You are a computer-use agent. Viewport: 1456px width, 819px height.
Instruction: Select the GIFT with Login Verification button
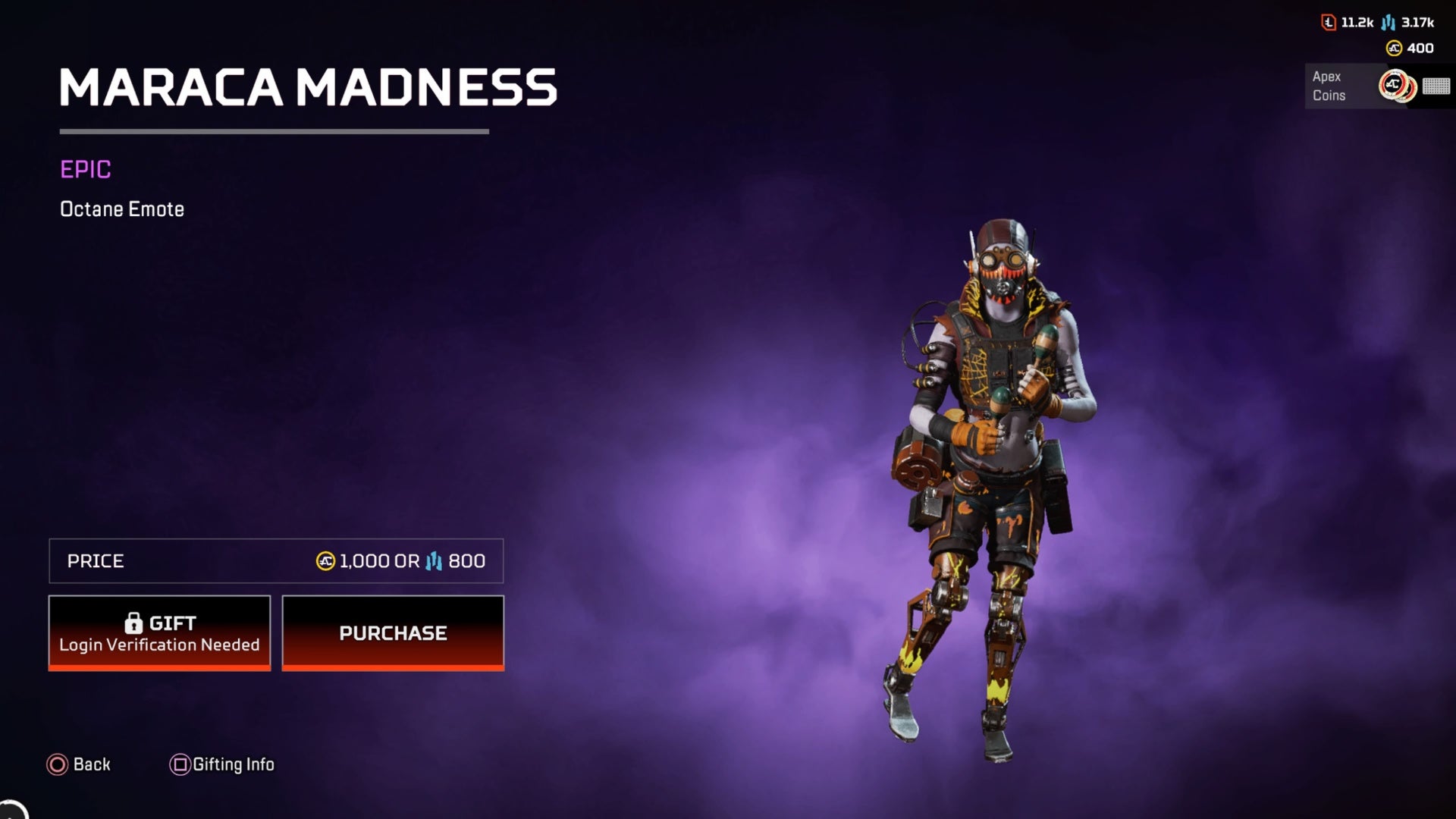pos(159,632)
